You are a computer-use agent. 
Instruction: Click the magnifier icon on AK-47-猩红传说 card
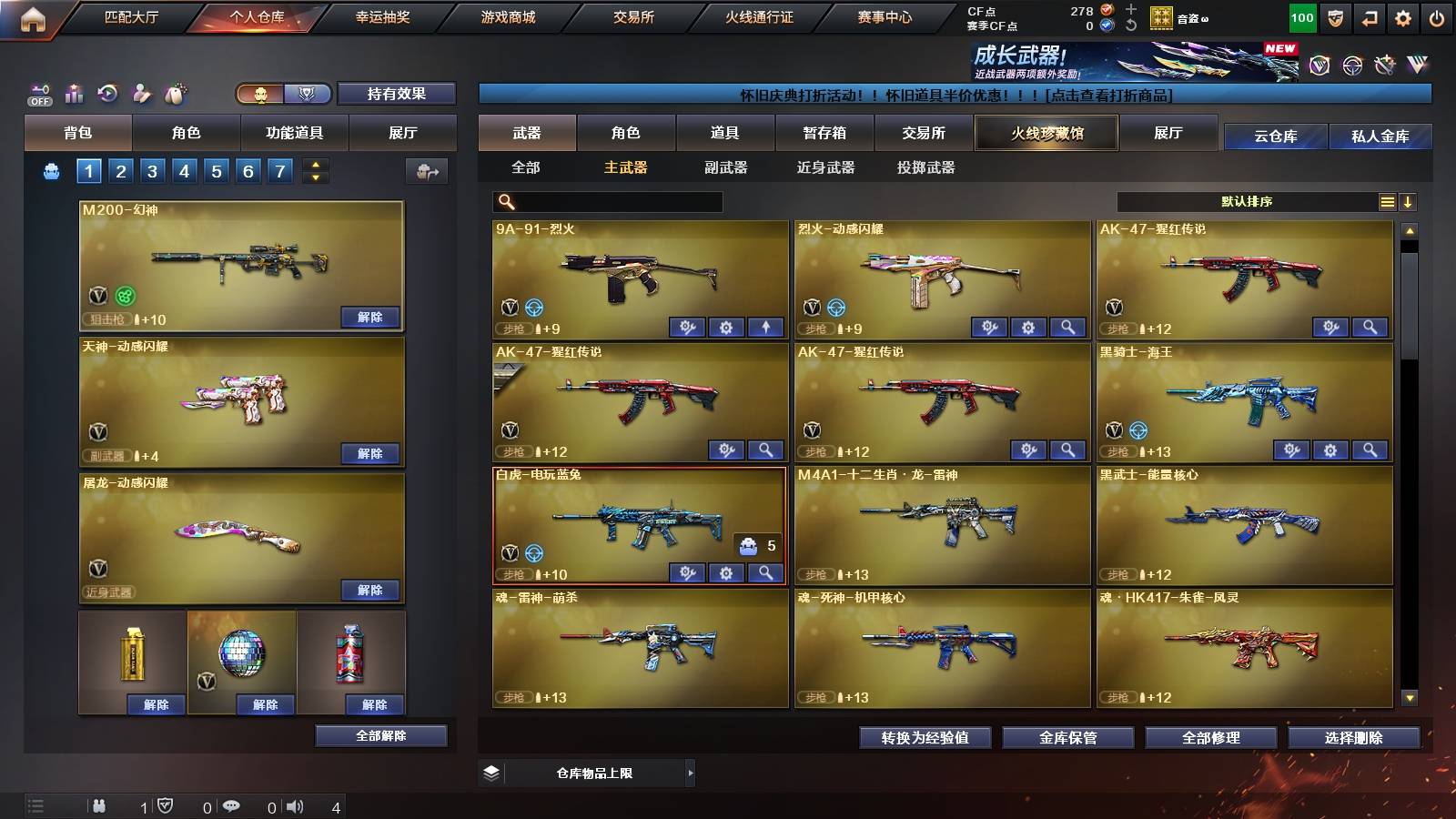(x=1370, y=325)
